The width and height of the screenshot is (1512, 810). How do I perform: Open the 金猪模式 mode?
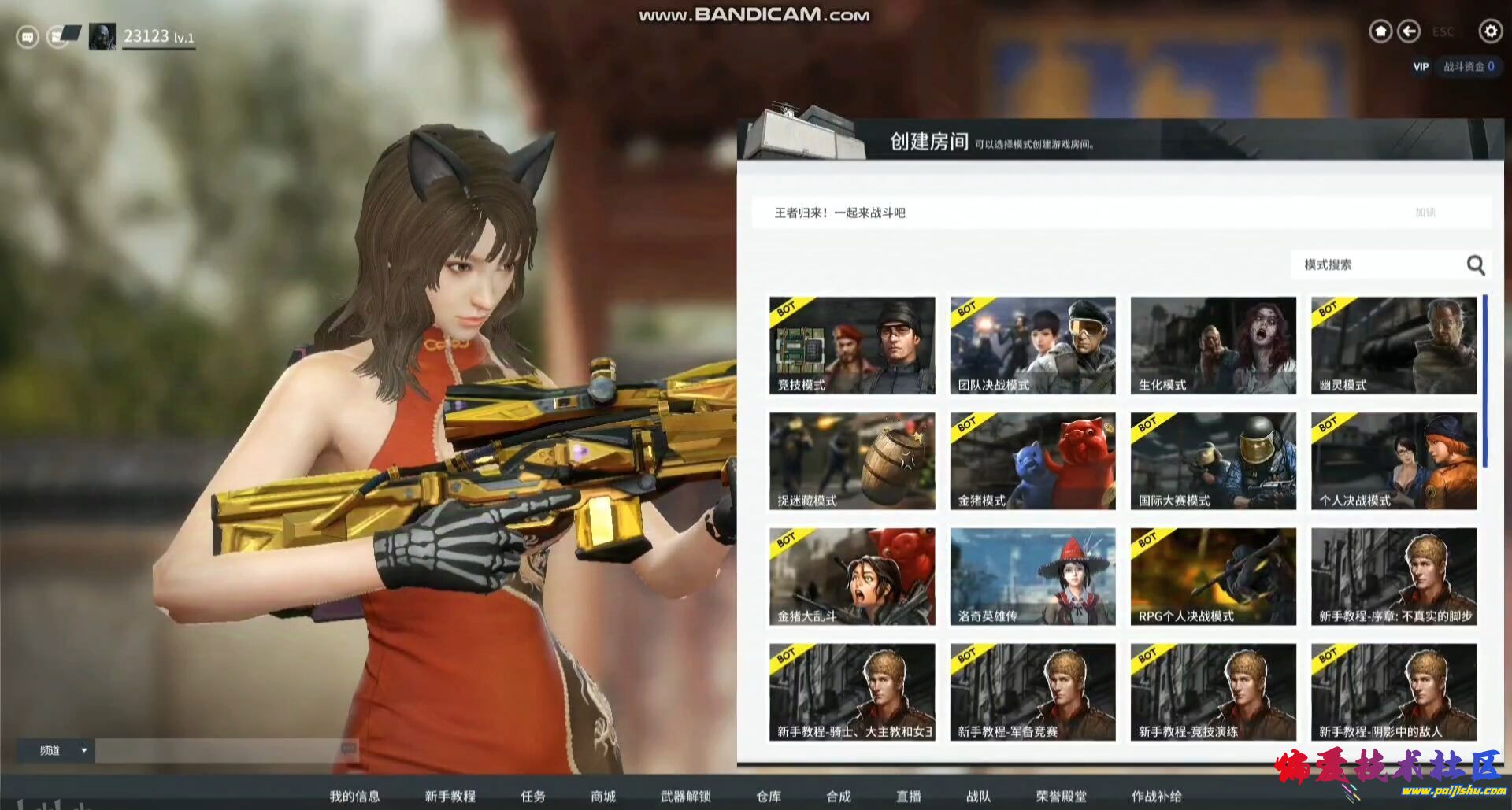click(x=1032, y=460)
